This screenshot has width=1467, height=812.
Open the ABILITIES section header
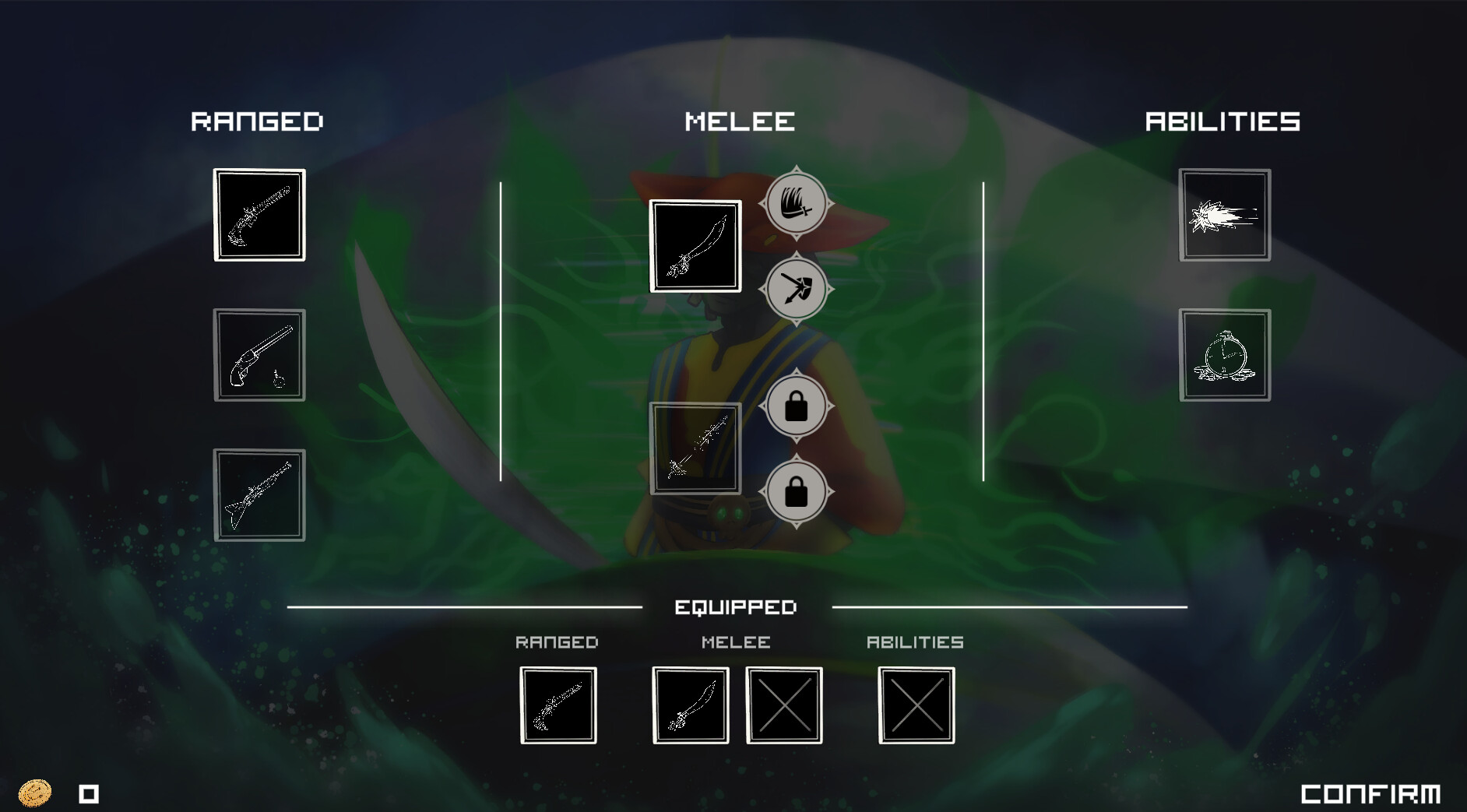1221,121
